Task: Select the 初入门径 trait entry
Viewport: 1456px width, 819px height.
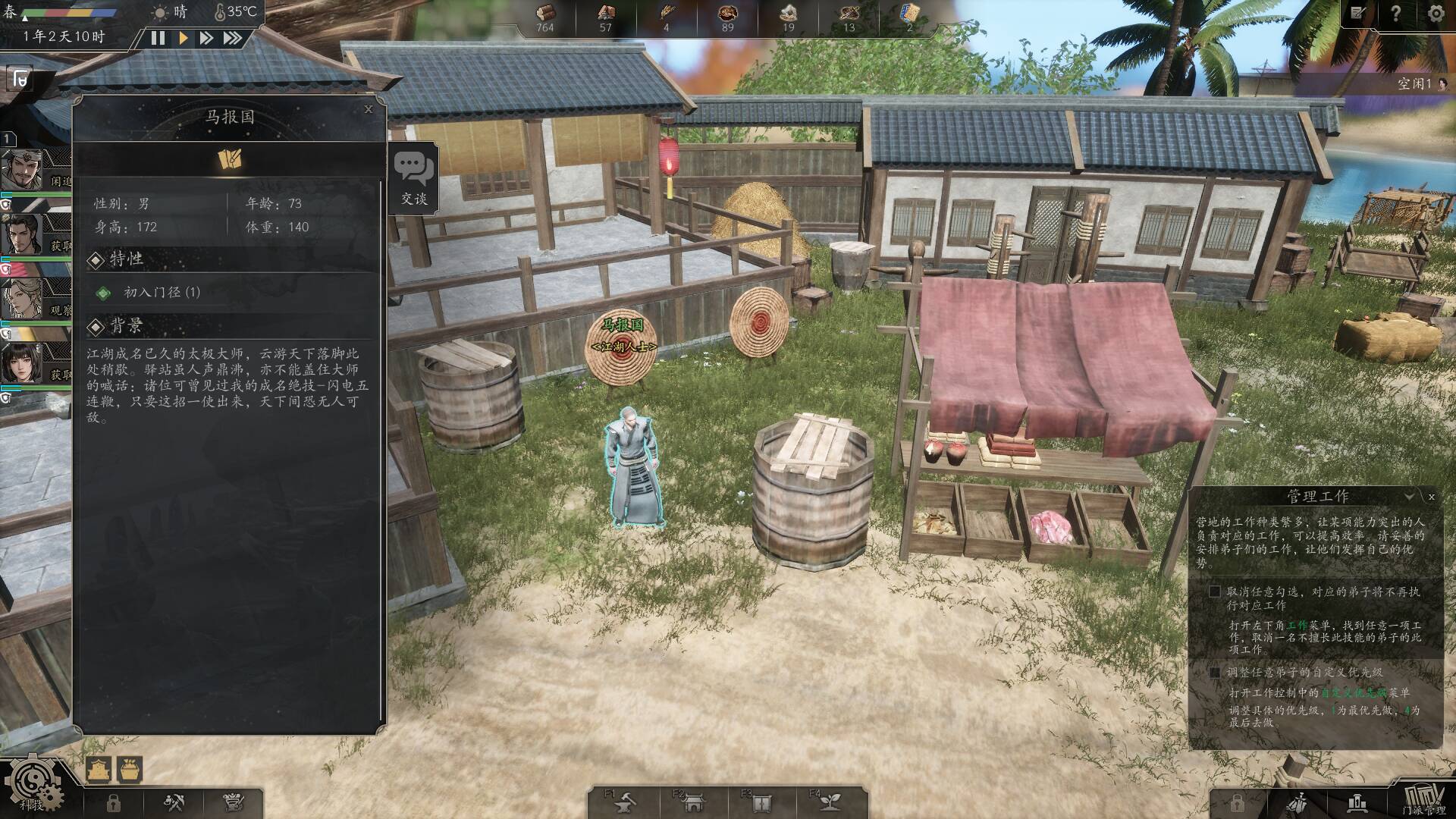Action: (162, 293)
